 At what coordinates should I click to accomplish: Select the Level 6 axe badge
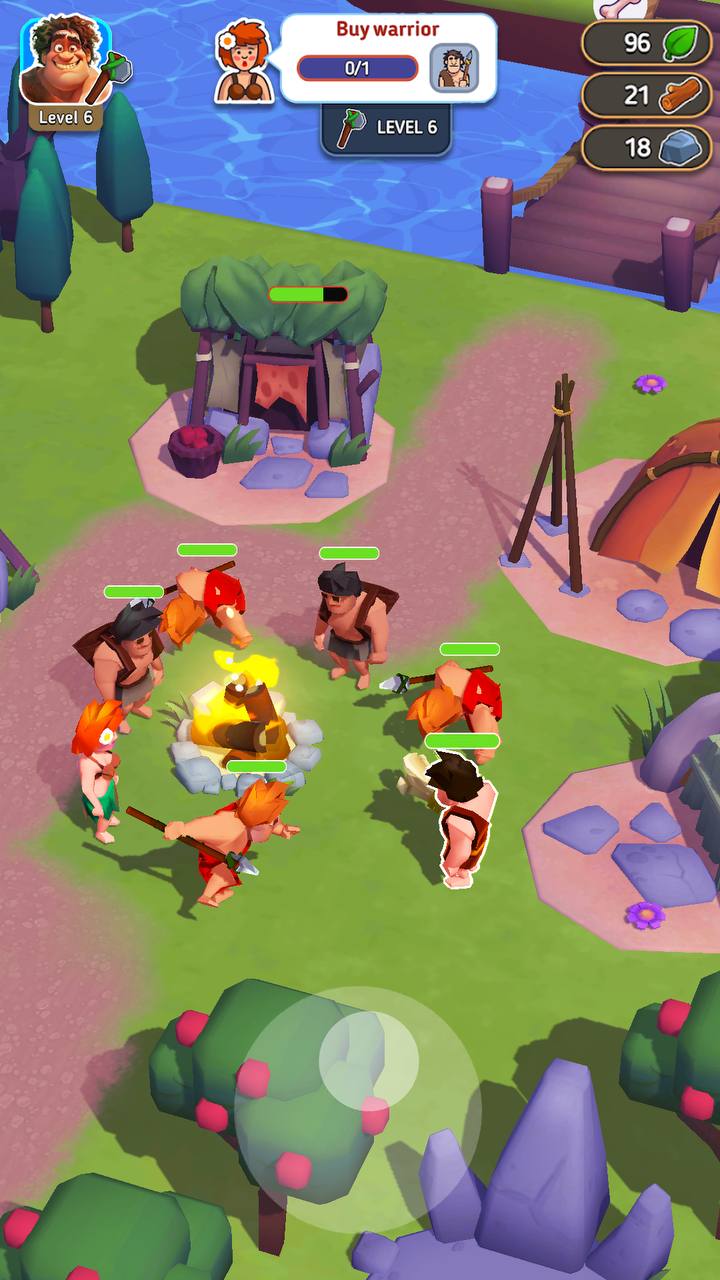point(387,128)
